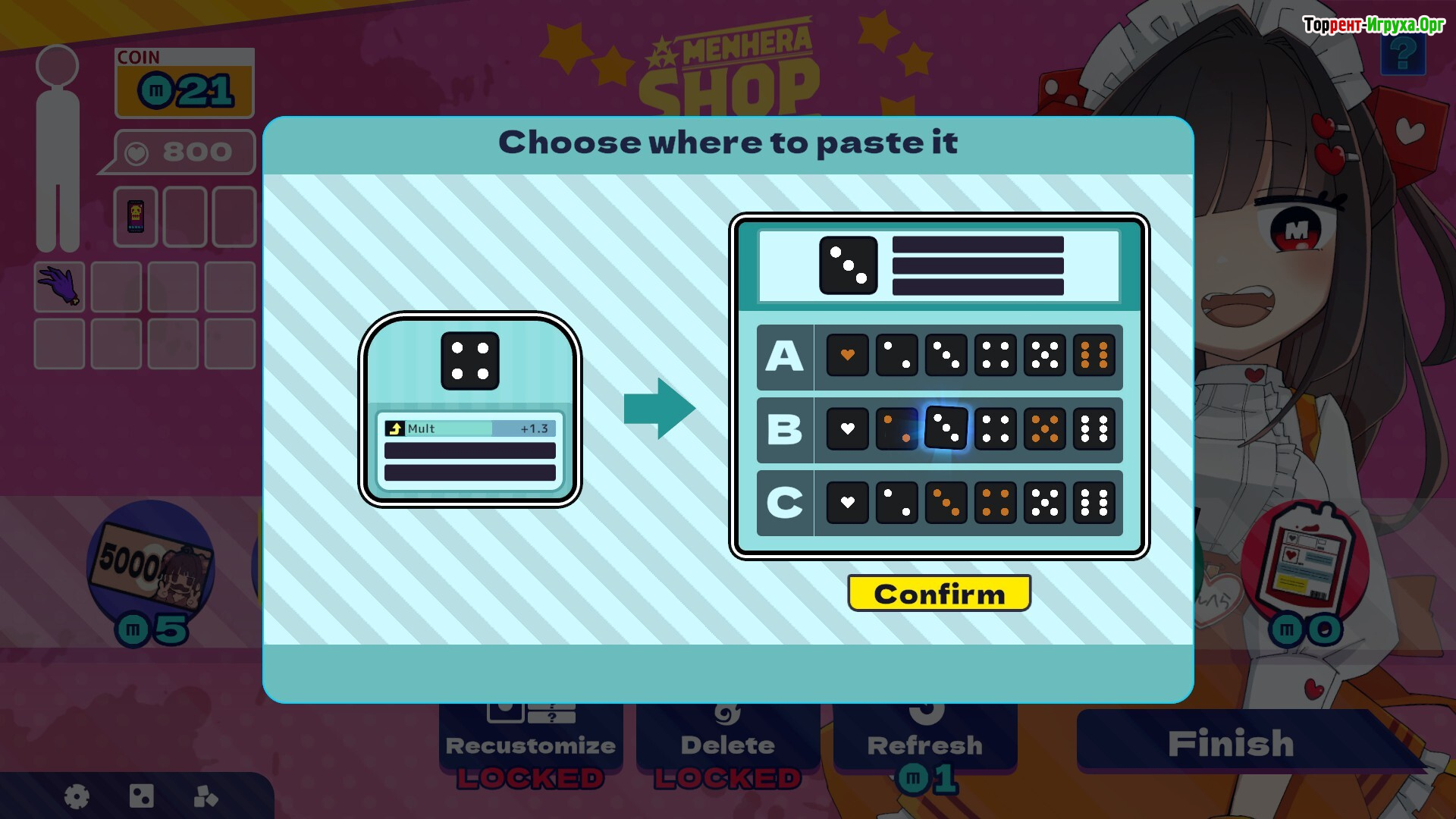The image size is (1456, 819).
Task: Select the six-pip face in row C
Action: (1094, 502)
